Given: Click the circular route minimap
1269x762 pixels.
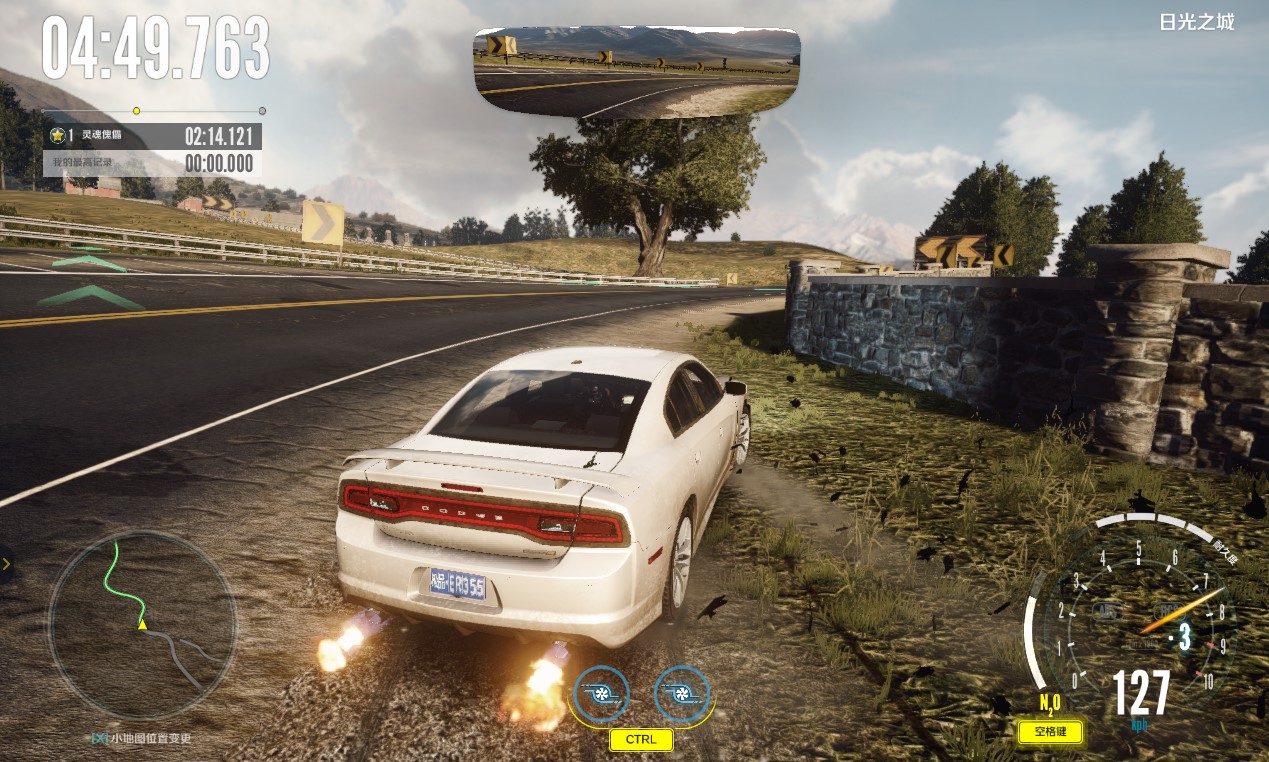Looking at the screenshot, I should point(142,626).
